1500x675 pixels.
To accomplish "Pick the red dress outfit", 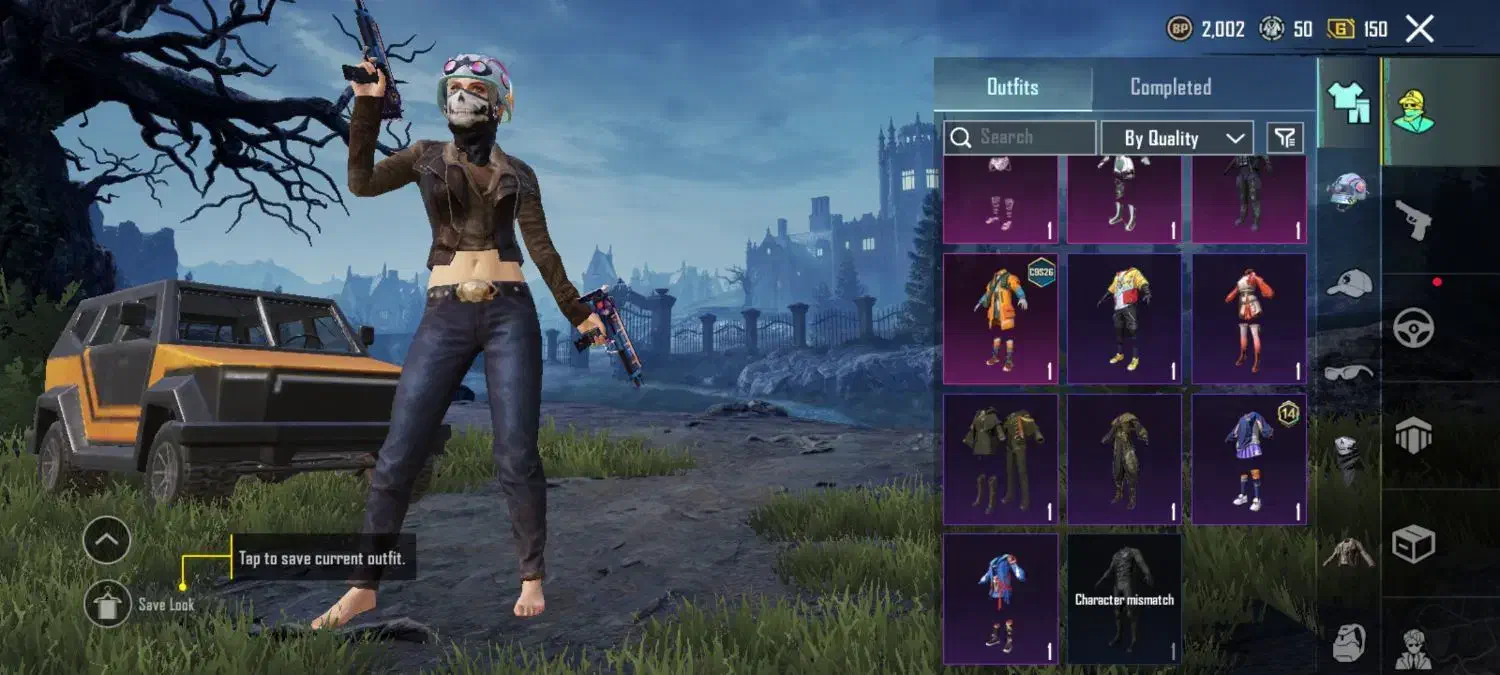I will 1249,318.
